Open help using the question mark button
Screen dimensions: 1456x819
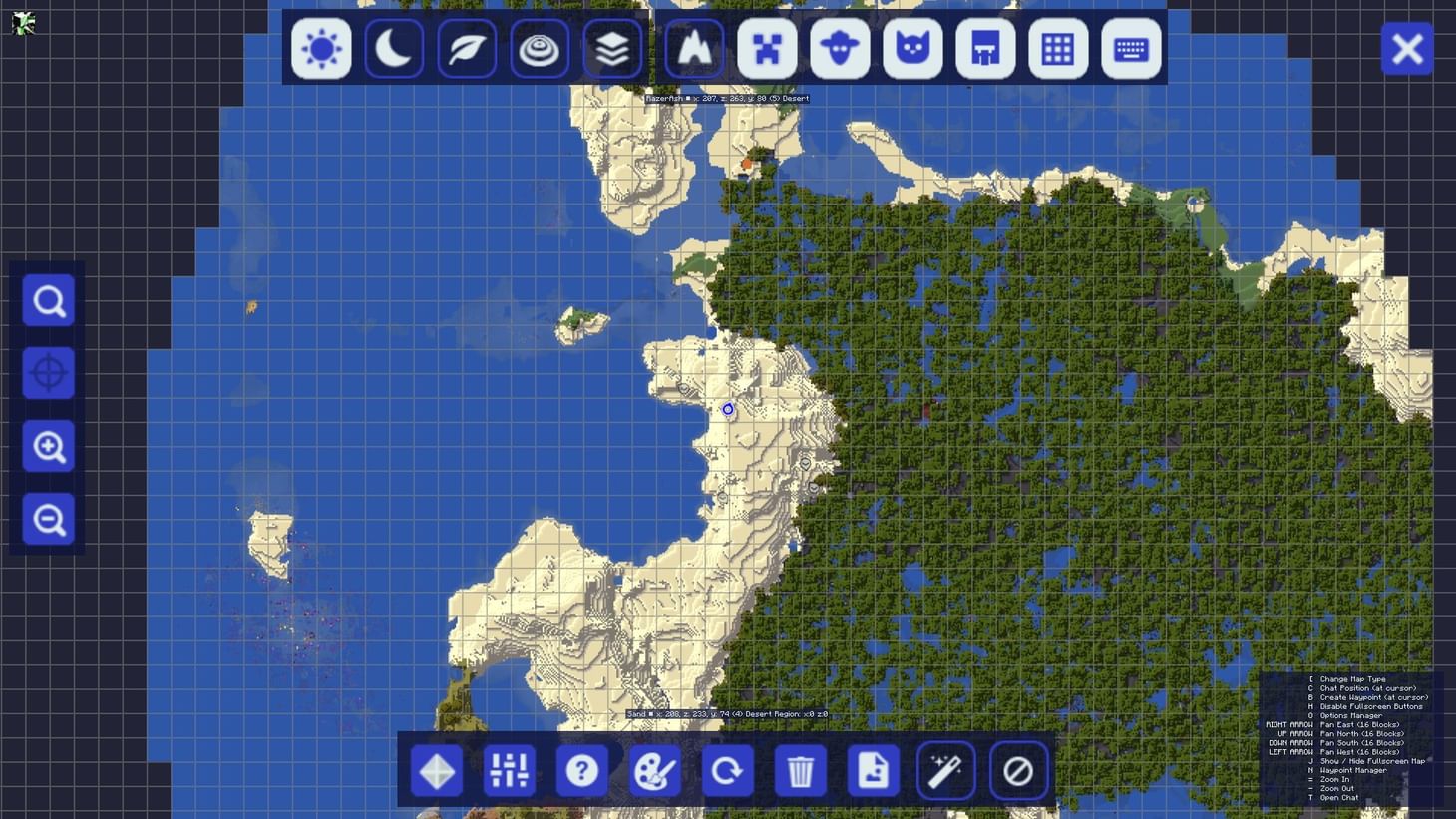(582, 770)
